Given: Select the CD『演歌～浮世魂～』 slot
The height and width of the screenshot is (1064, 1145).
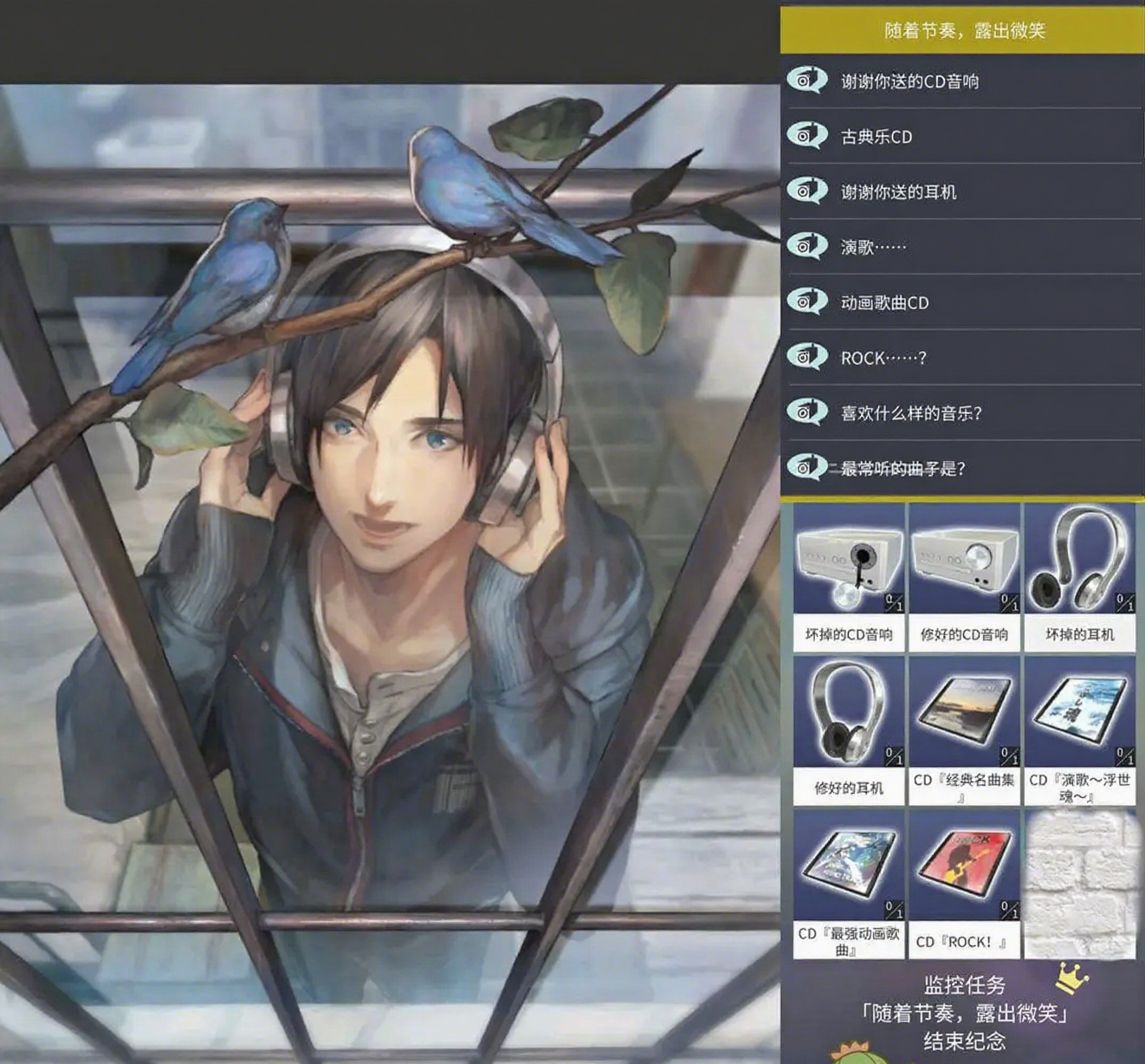Looking at the screenshot, I should (1079, 729).
